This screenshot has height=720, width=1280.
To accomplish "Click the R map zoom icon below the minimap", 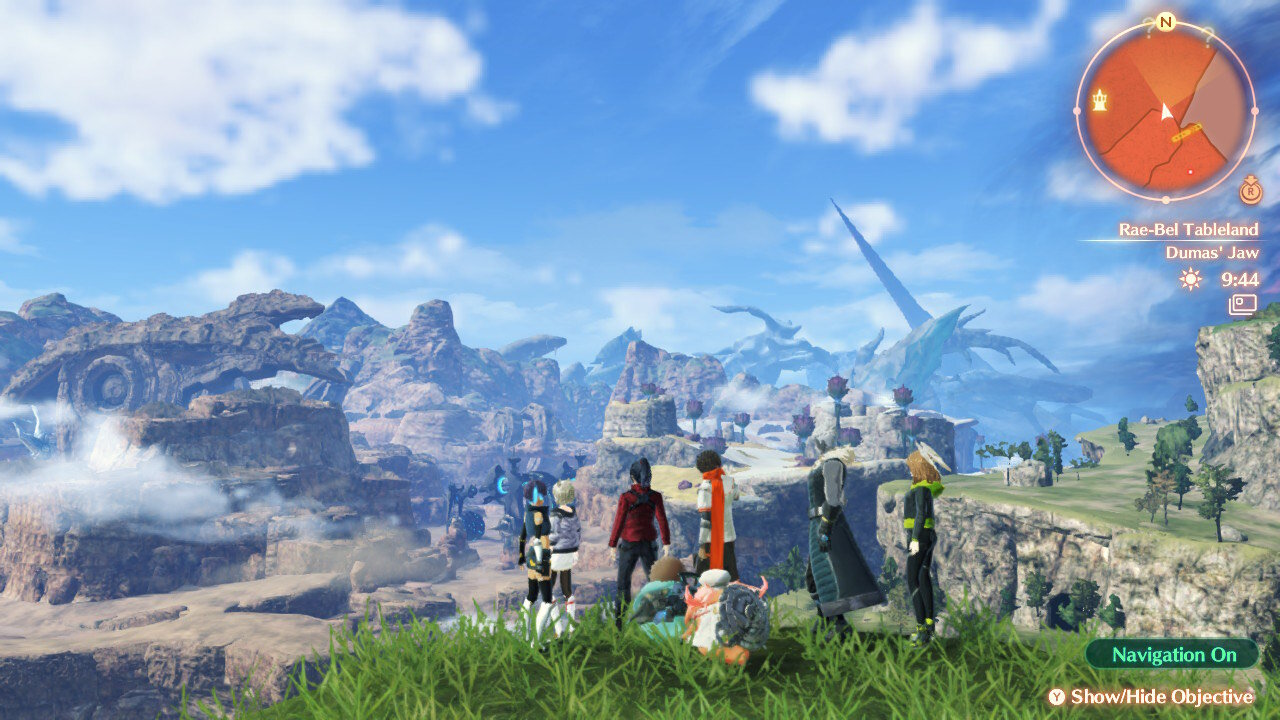I will coord(1250,191).
